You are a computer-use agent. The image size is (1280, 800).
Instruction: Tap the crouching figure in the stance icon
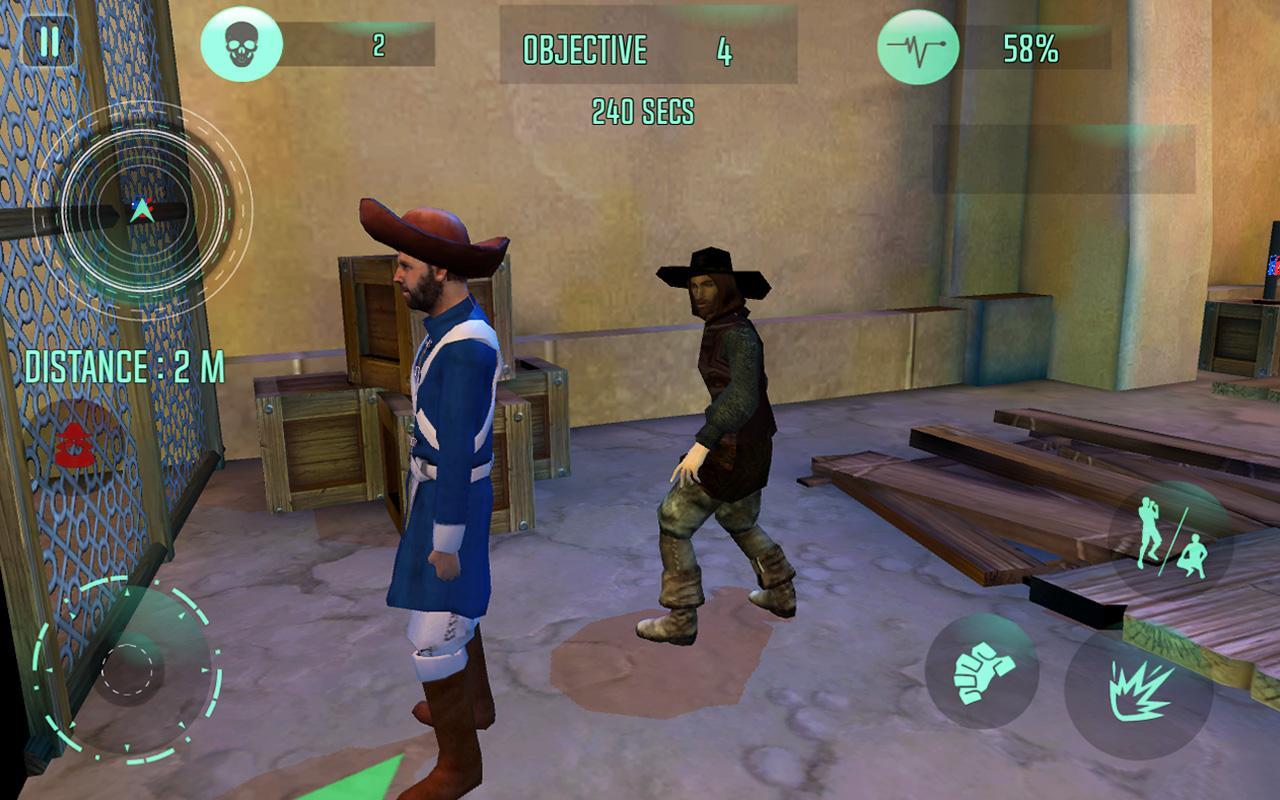point(1194,556)
